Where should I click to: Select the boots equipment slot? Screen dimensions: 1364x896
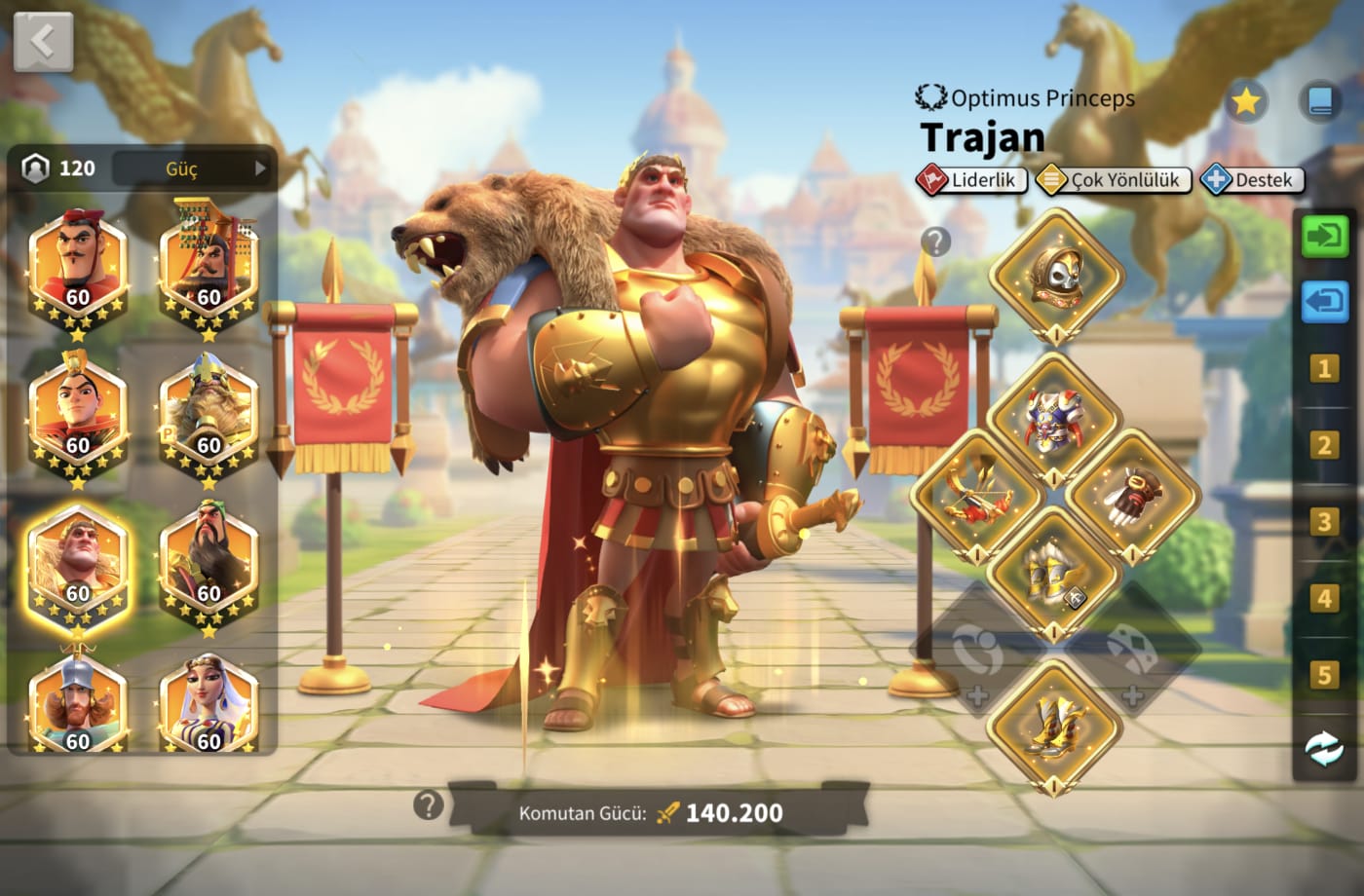point(1055,726)
